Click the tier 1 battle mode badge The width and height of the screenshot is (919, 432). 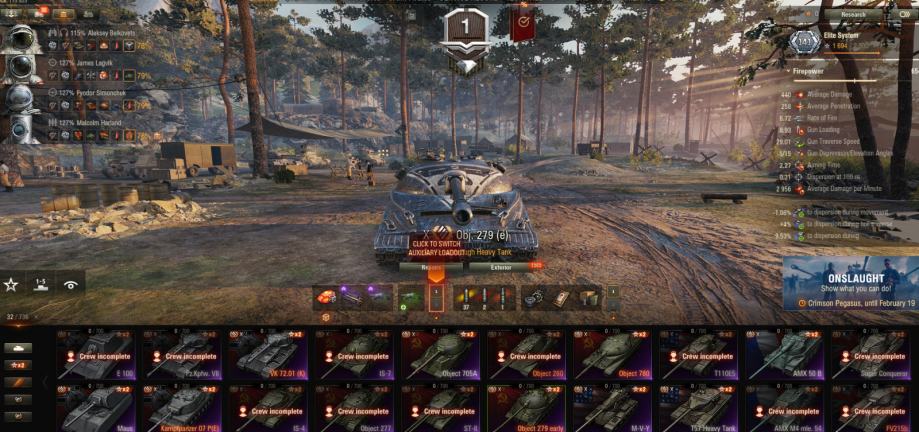(465, 27)
